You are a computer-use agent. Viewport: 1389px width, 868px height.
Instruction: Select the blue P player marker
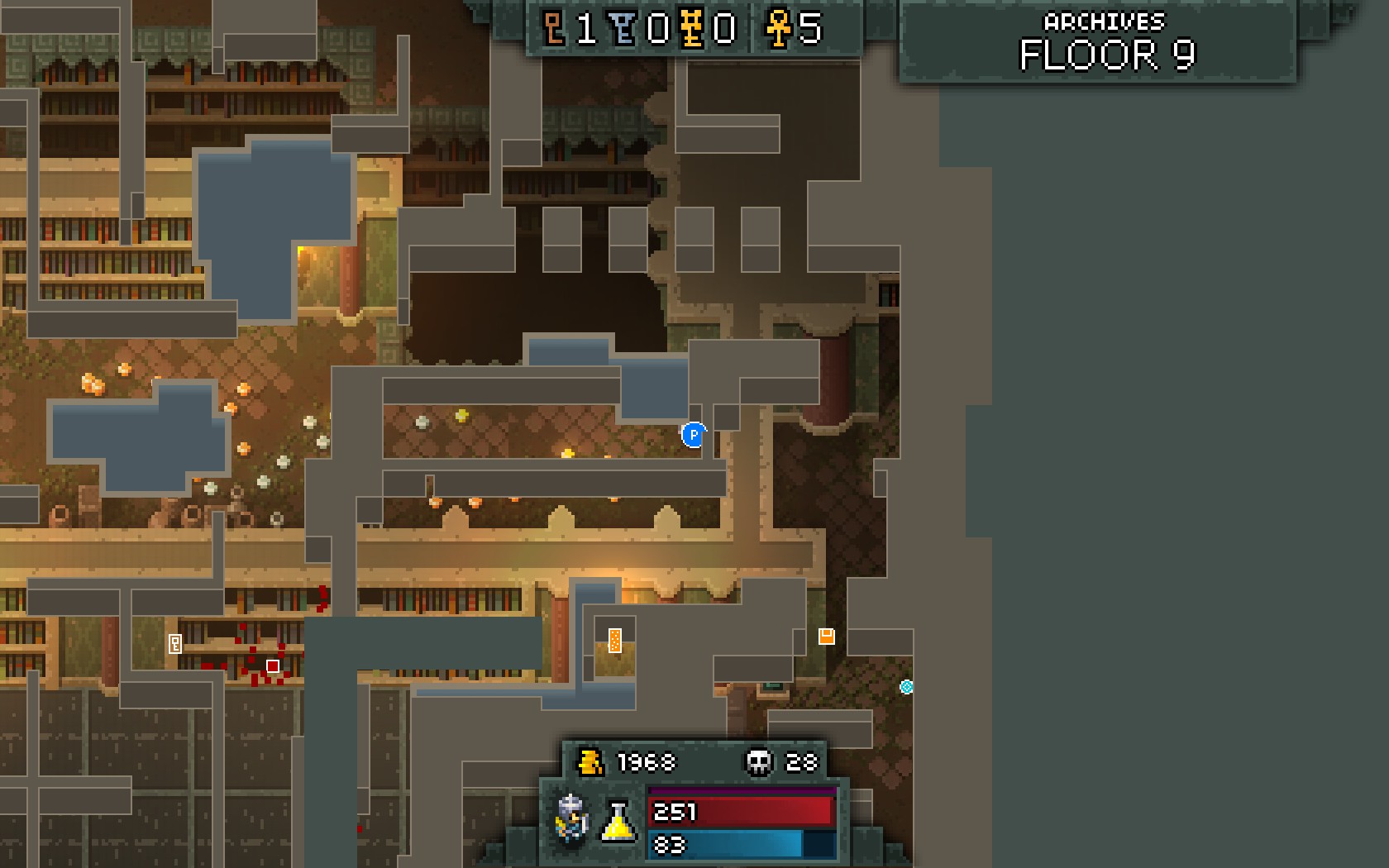694,434
